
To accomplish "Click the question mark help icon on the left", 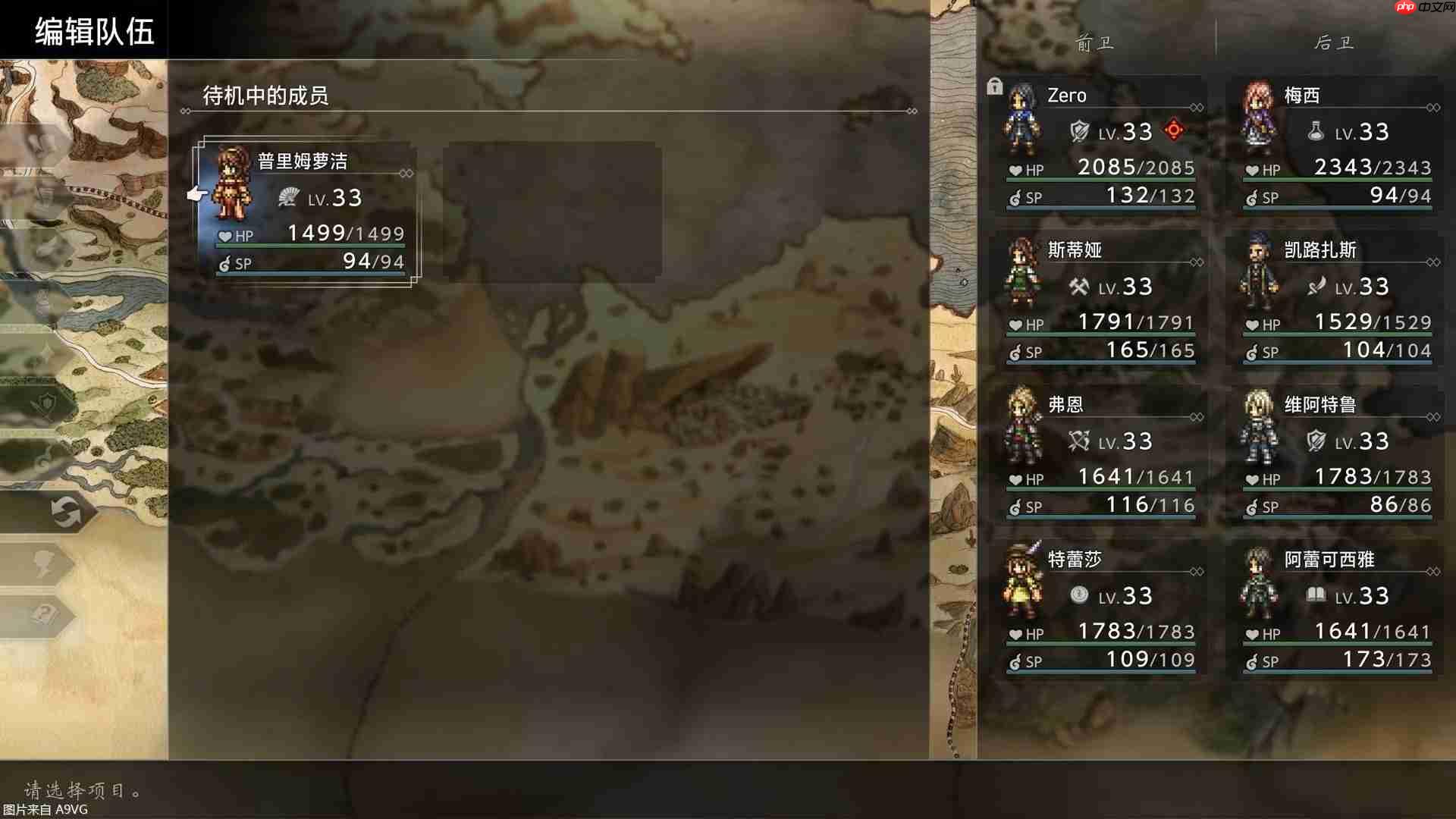I will coord(44,613).
